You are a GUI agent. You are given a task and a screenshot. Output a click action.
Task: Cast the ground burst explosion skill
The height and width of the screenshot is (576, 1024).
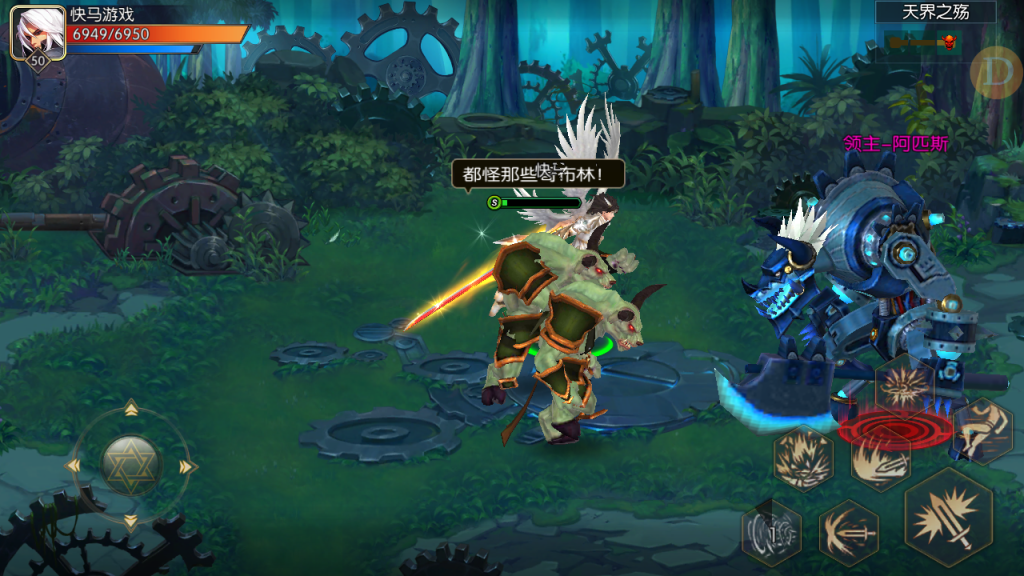803,458
